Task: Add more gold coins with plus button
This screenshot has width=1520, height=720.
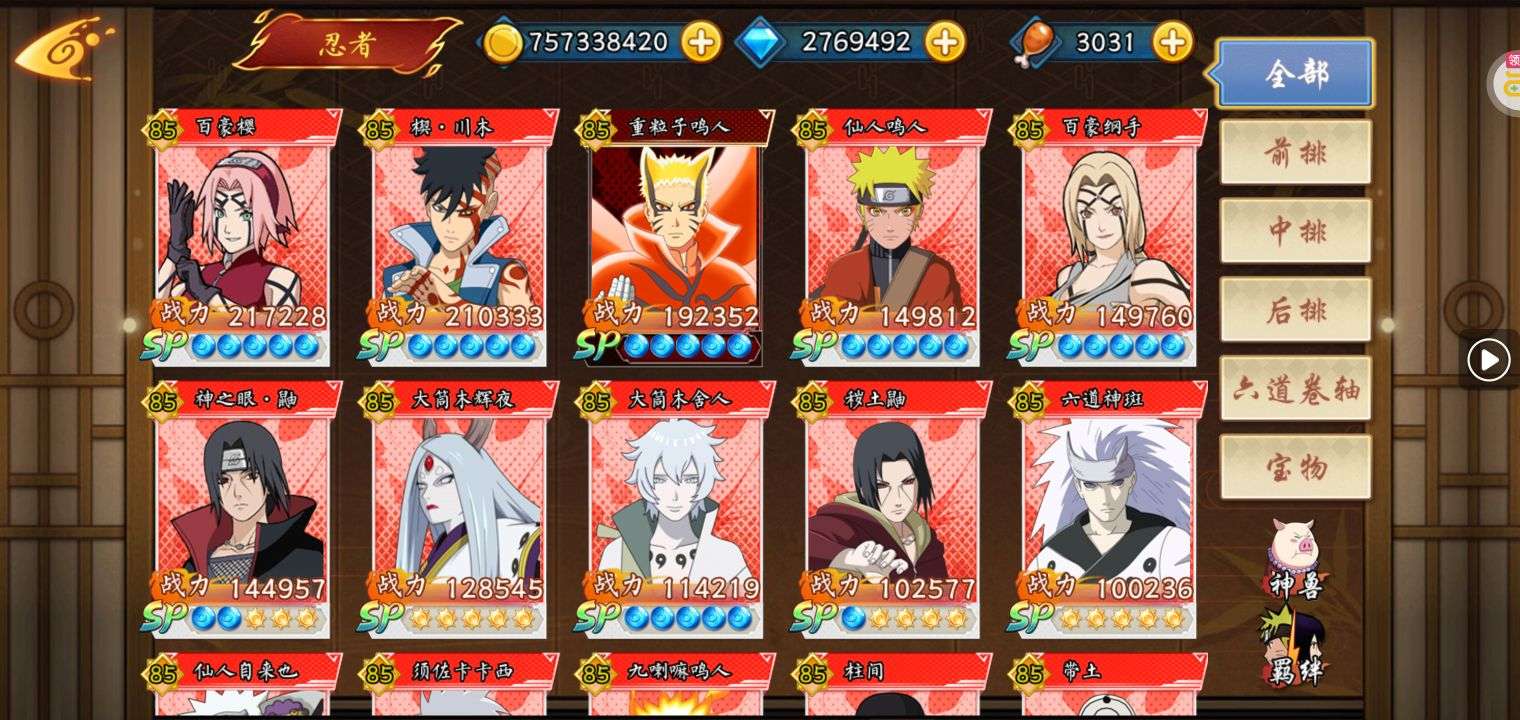Action: point(701,42)
